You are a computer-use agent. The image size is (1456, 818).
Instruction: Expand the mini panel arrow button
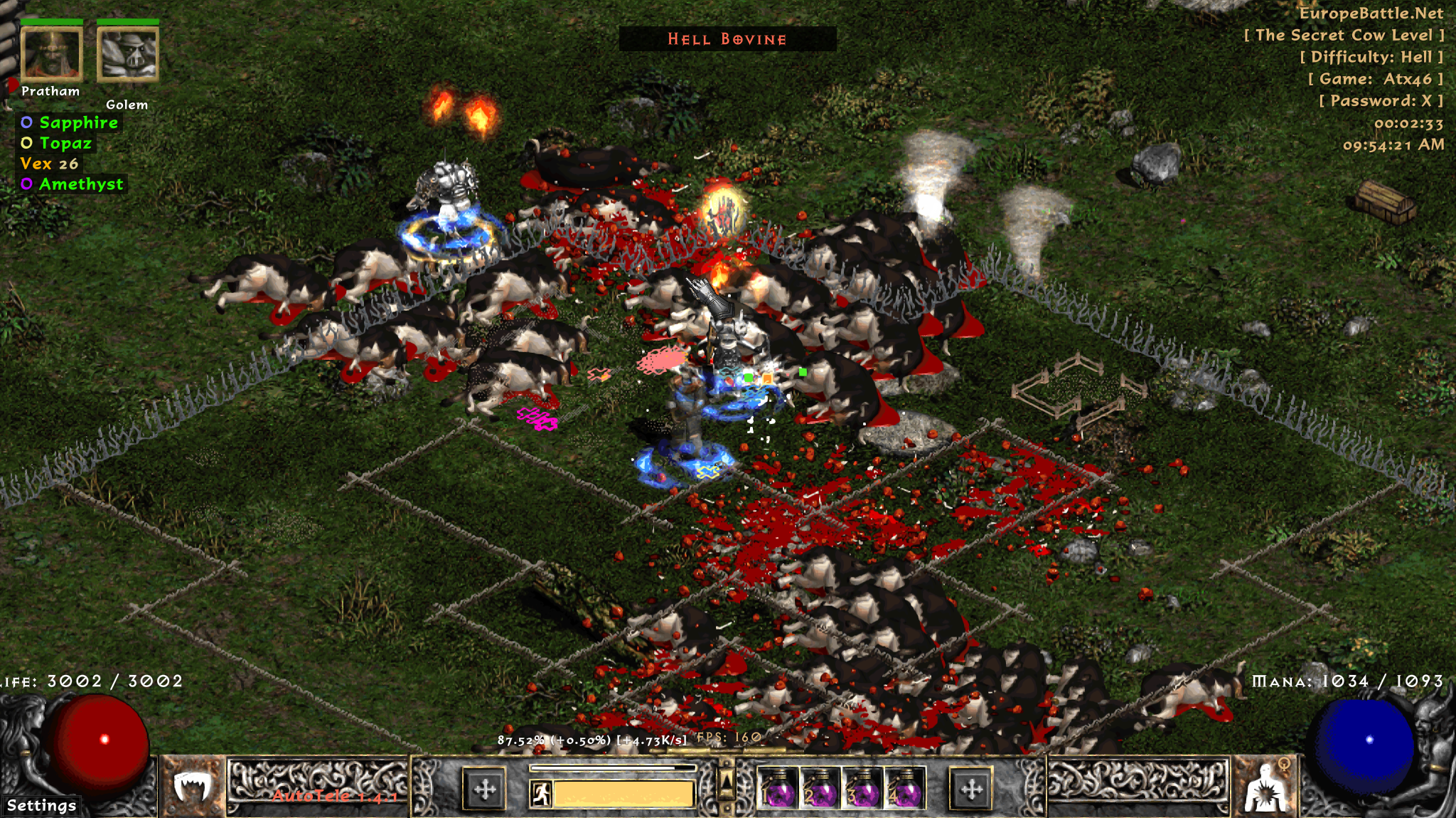(x=727, y=781)
